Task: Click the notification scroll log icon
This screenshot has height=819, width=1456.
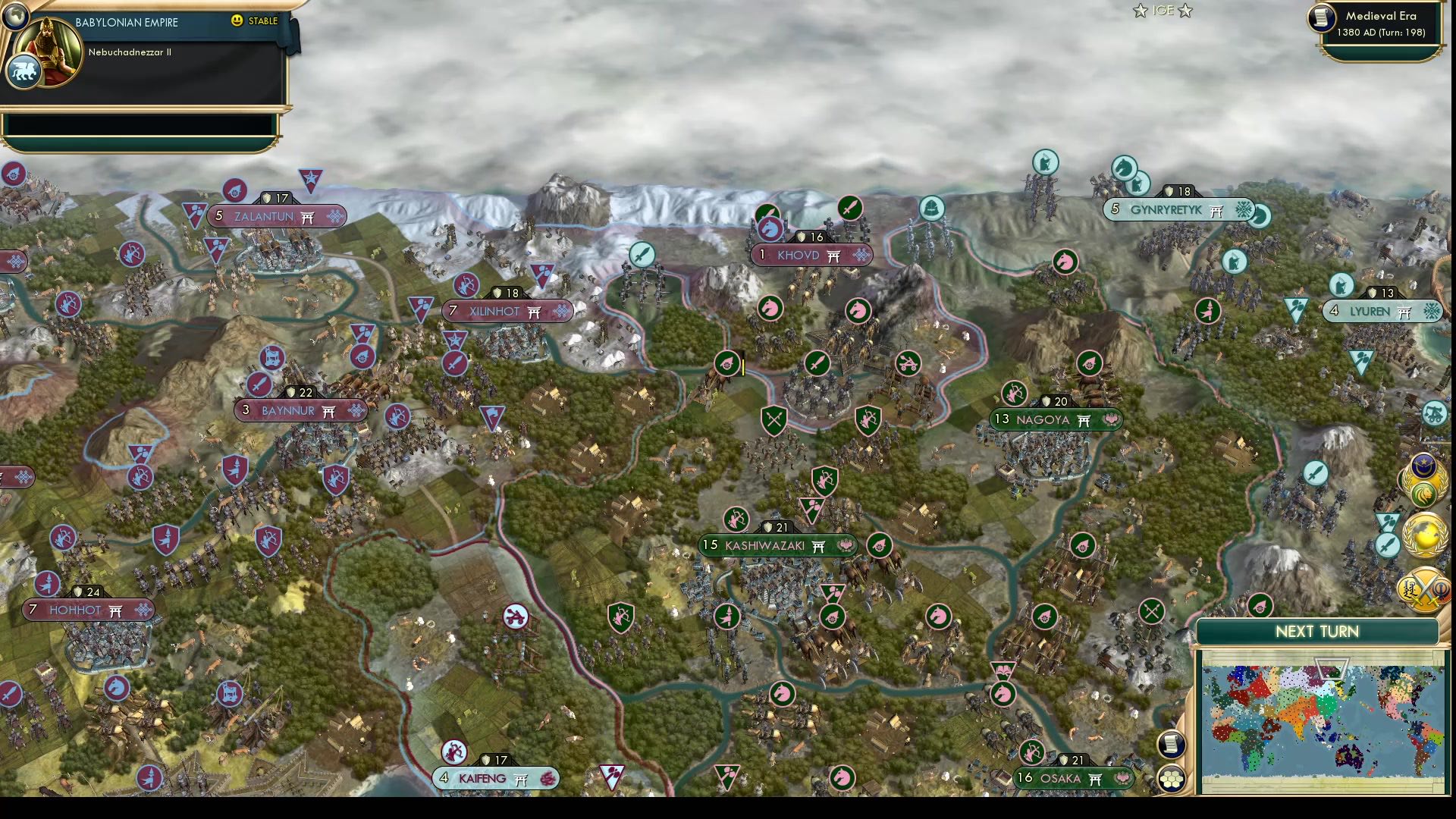Action: coord(1172,745)
